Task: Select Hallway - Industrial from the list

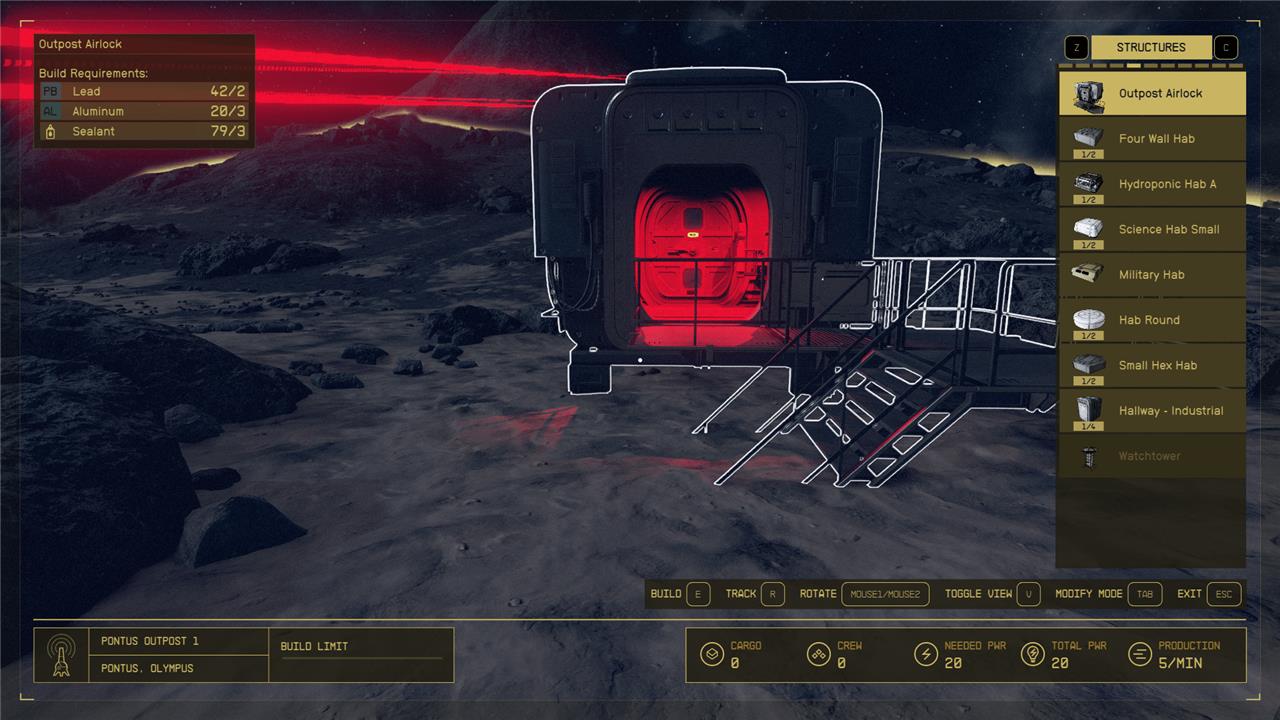Action: tap(1152, 411)
